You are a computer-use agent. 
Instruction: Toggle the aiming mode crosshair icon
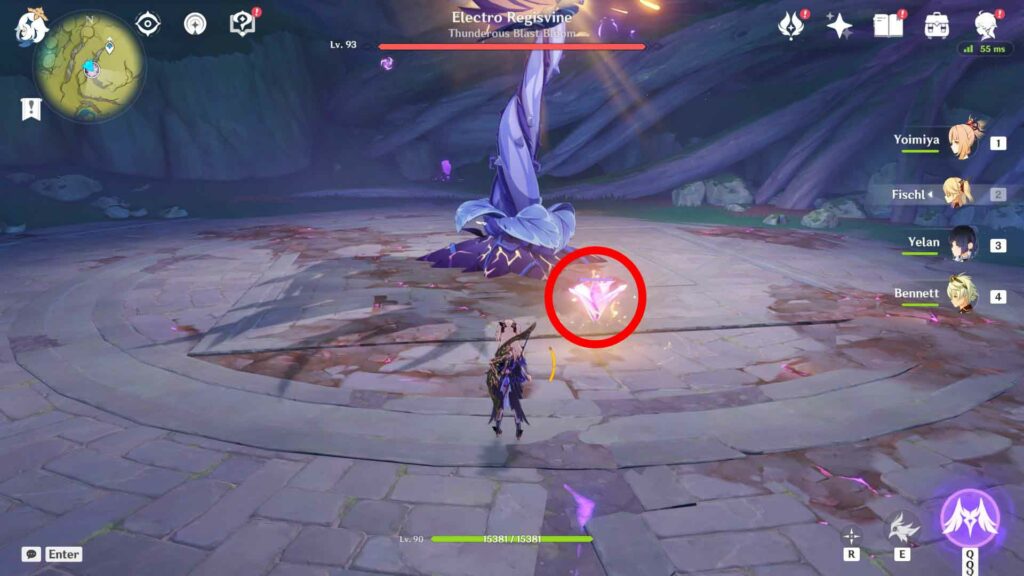pyautogui.click(x=851, y=536)
